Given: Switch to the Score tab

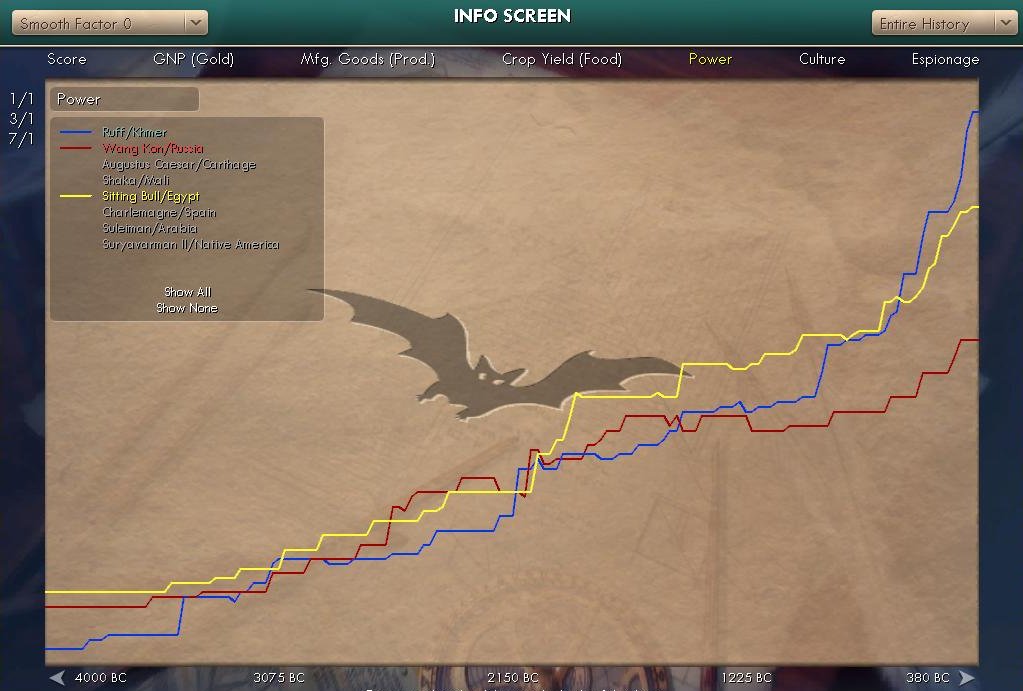Looking at the screenshot, I should (67, 59).
